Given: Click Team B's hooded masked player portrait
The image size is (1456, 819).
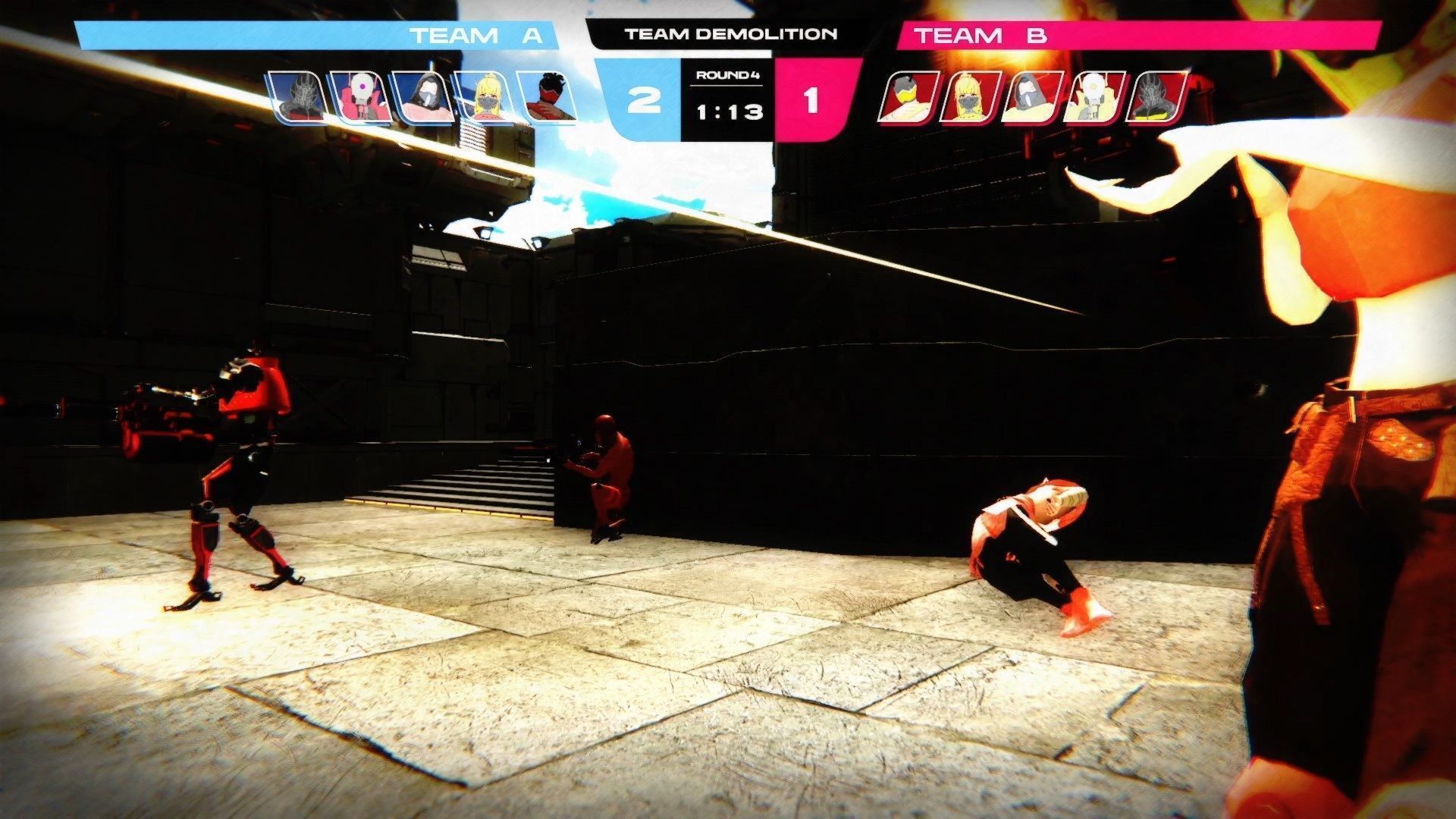Looking at the screenshot, I should [x=1031, y=97].
